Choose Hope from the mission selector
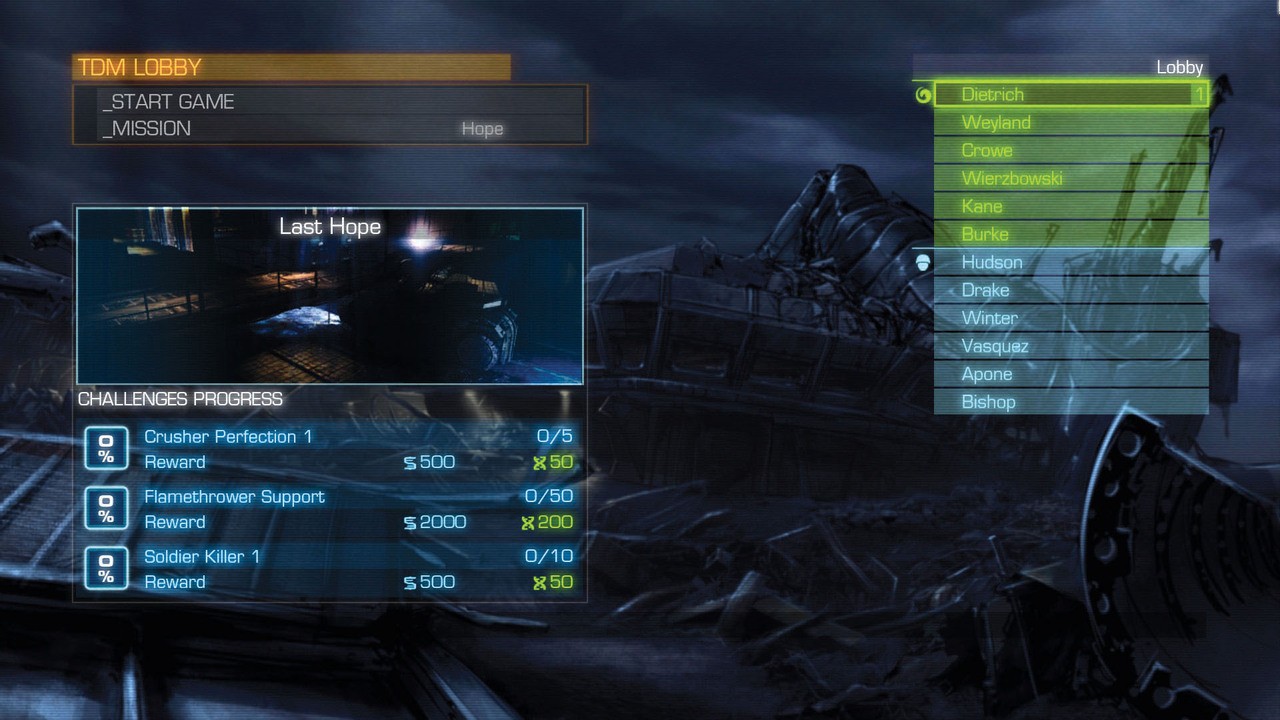This screenshot has width=1280, height=720. (482, 129)
